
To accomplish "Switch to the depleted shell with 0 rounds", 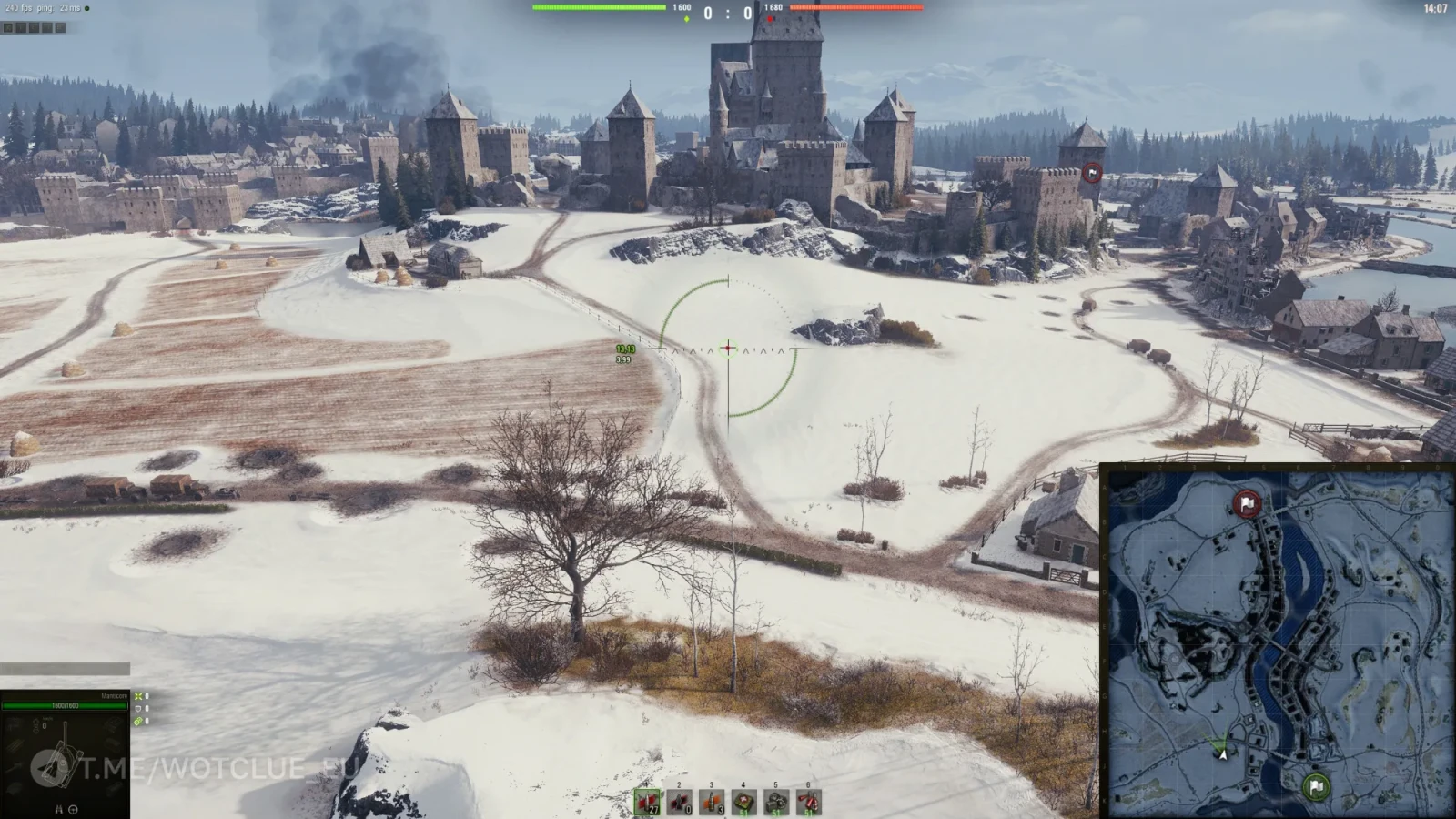I will pyautogui.click(x=680, y=802).
